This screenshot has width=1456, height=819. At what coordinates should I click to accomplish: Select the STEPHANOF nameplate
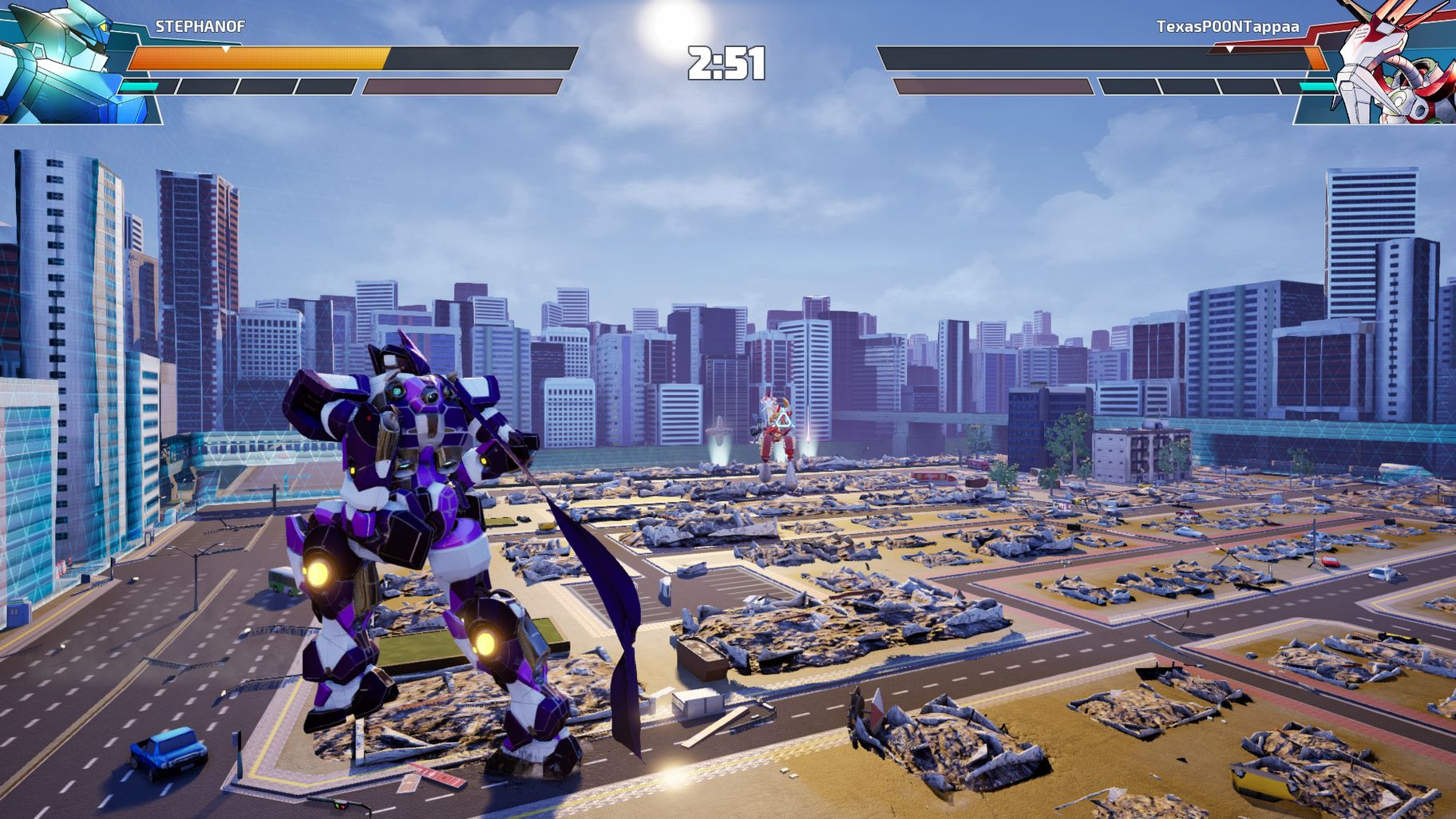tap(201, 25)
